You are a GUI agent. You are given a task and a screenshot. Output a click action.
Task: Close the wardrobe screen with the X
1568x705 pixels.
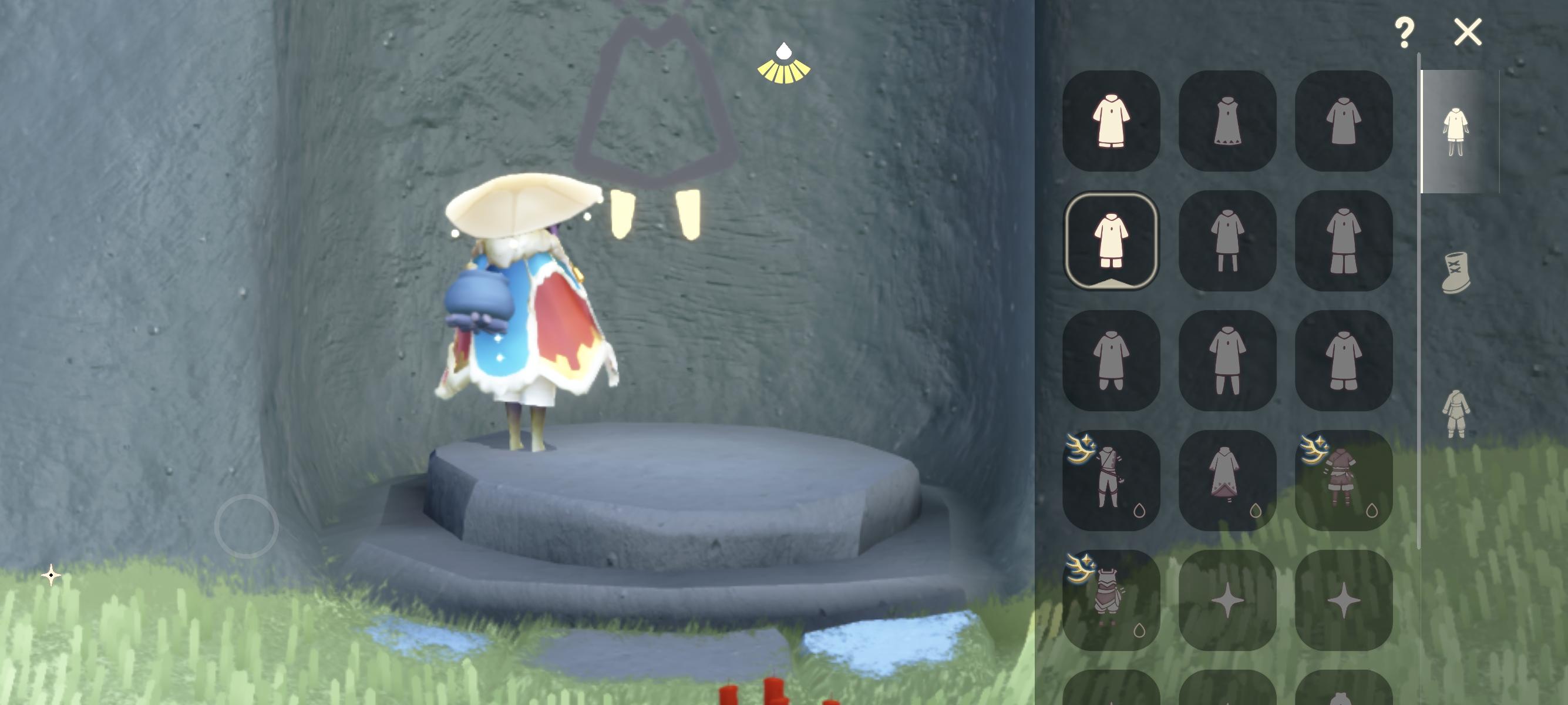point(1468,32)
